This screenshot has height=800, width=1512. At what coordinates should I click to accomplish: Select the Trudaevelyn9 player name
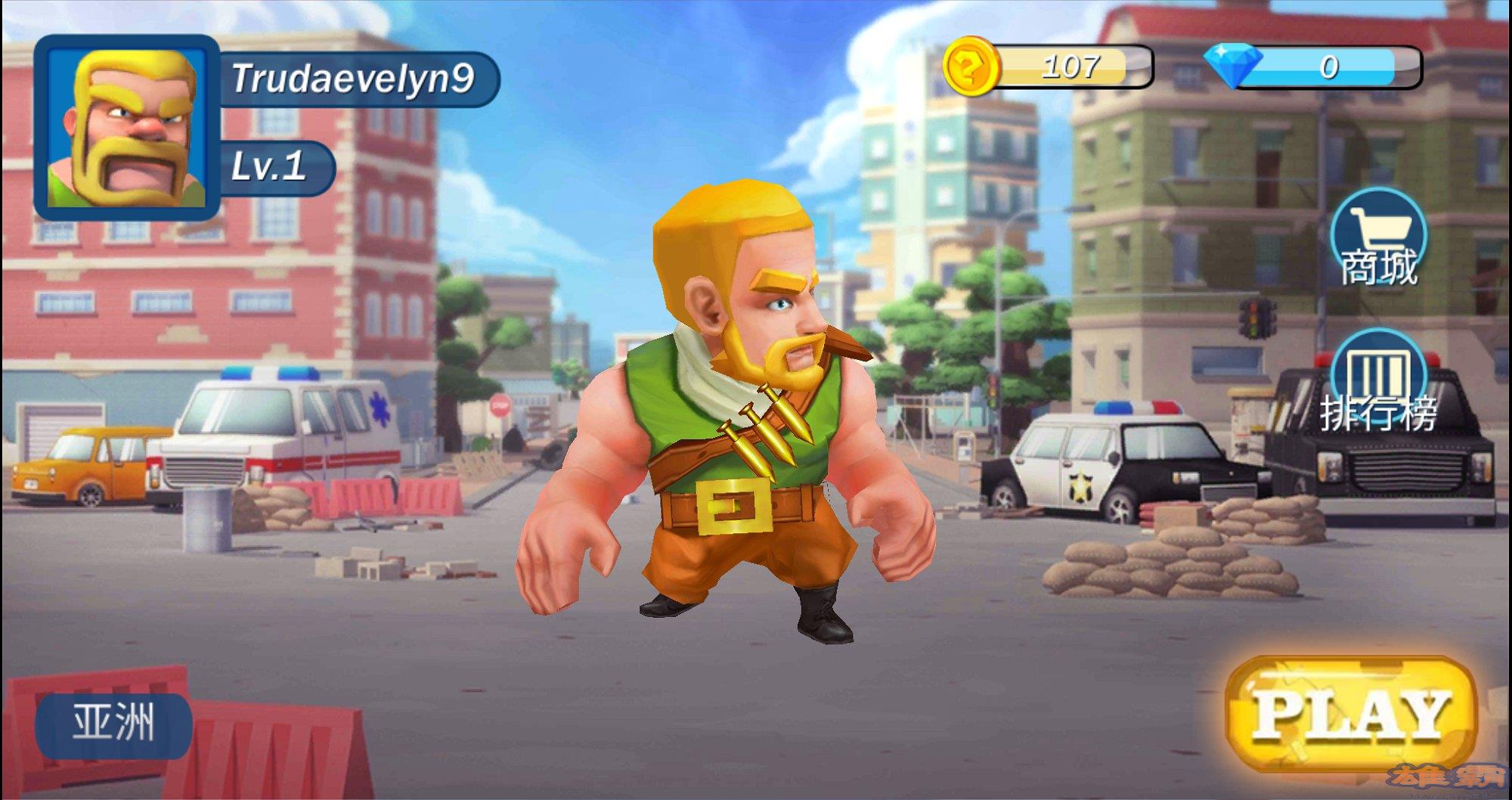pos(354,79)
